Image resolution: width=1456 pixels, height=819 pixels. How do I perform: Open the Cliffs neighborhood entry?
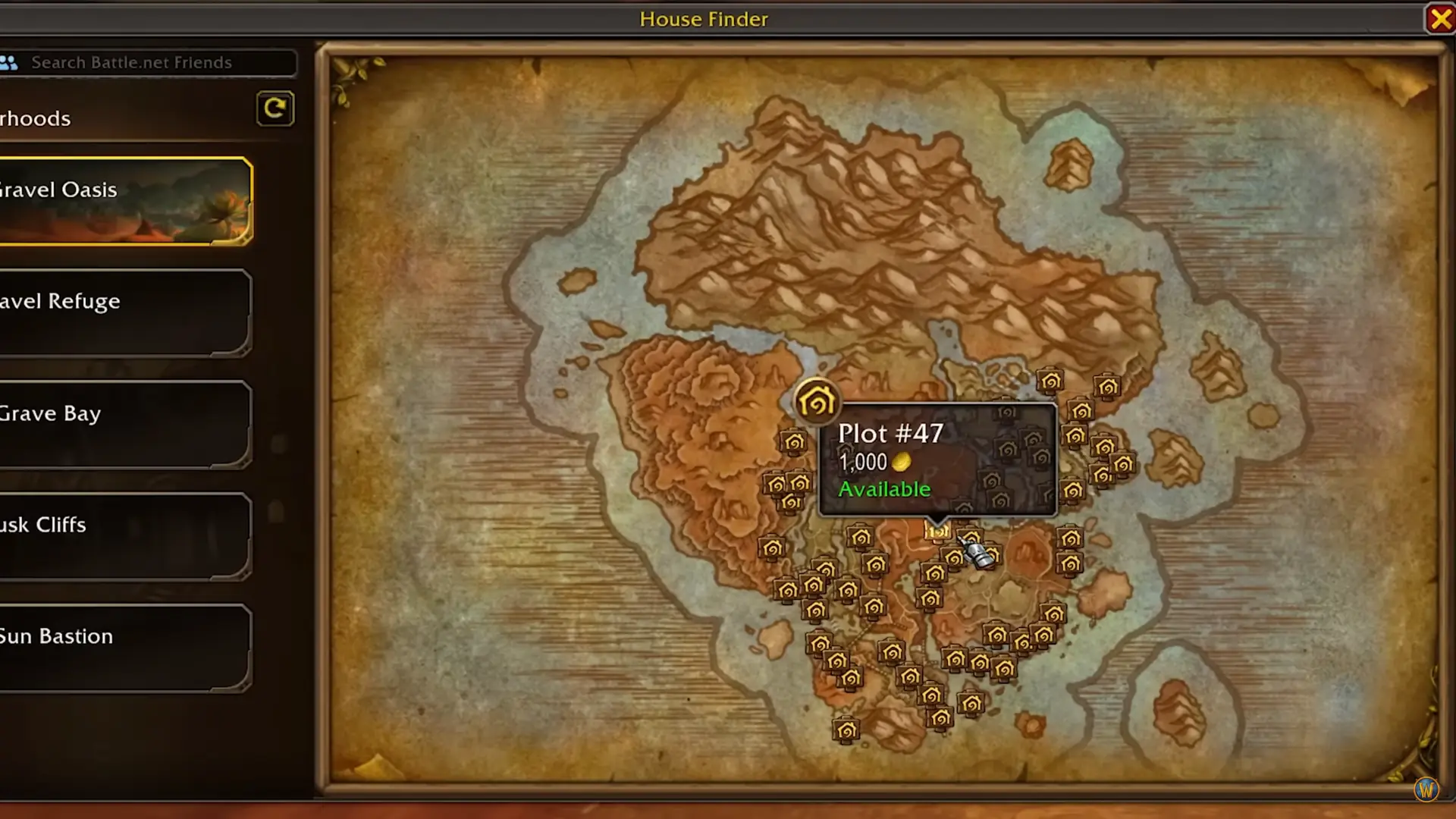click(125, 535)
